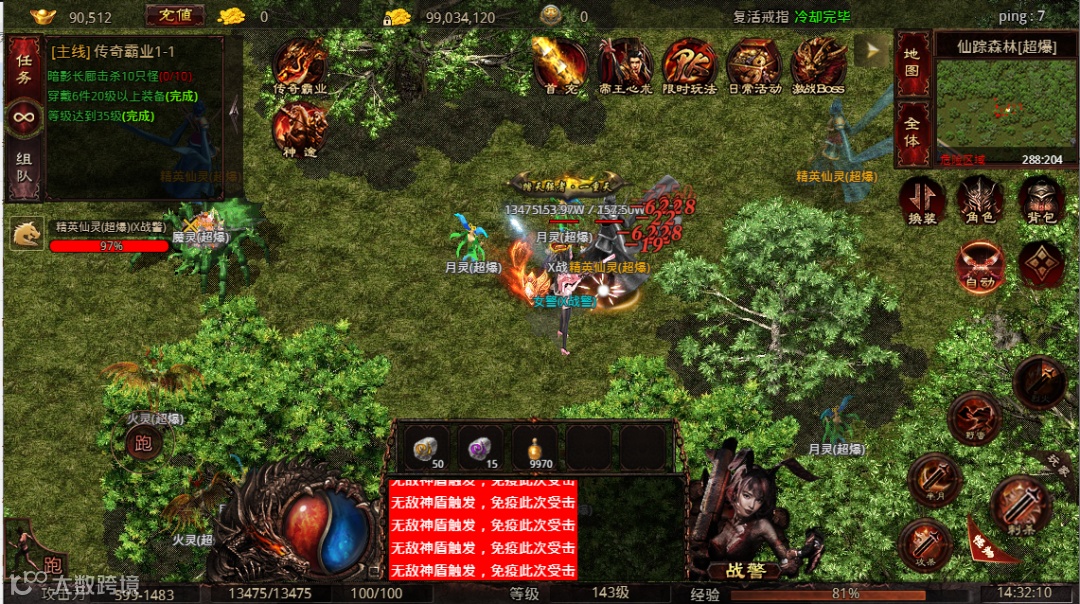Open the 换装 outfit swap button

pos(921,198)
